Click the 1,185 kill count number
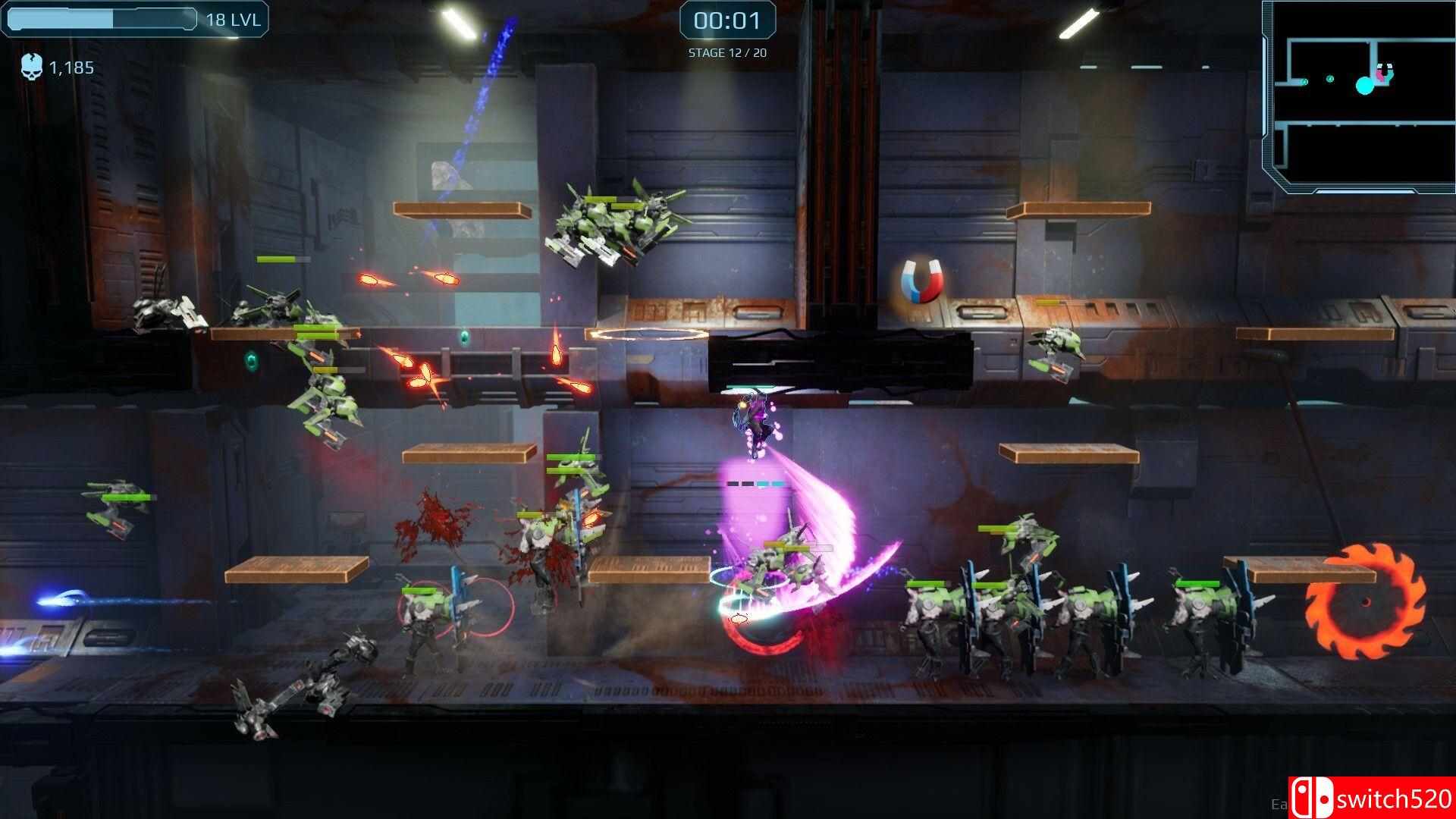The width and height of the screenshot is (1456, 819). click(70, 67)
